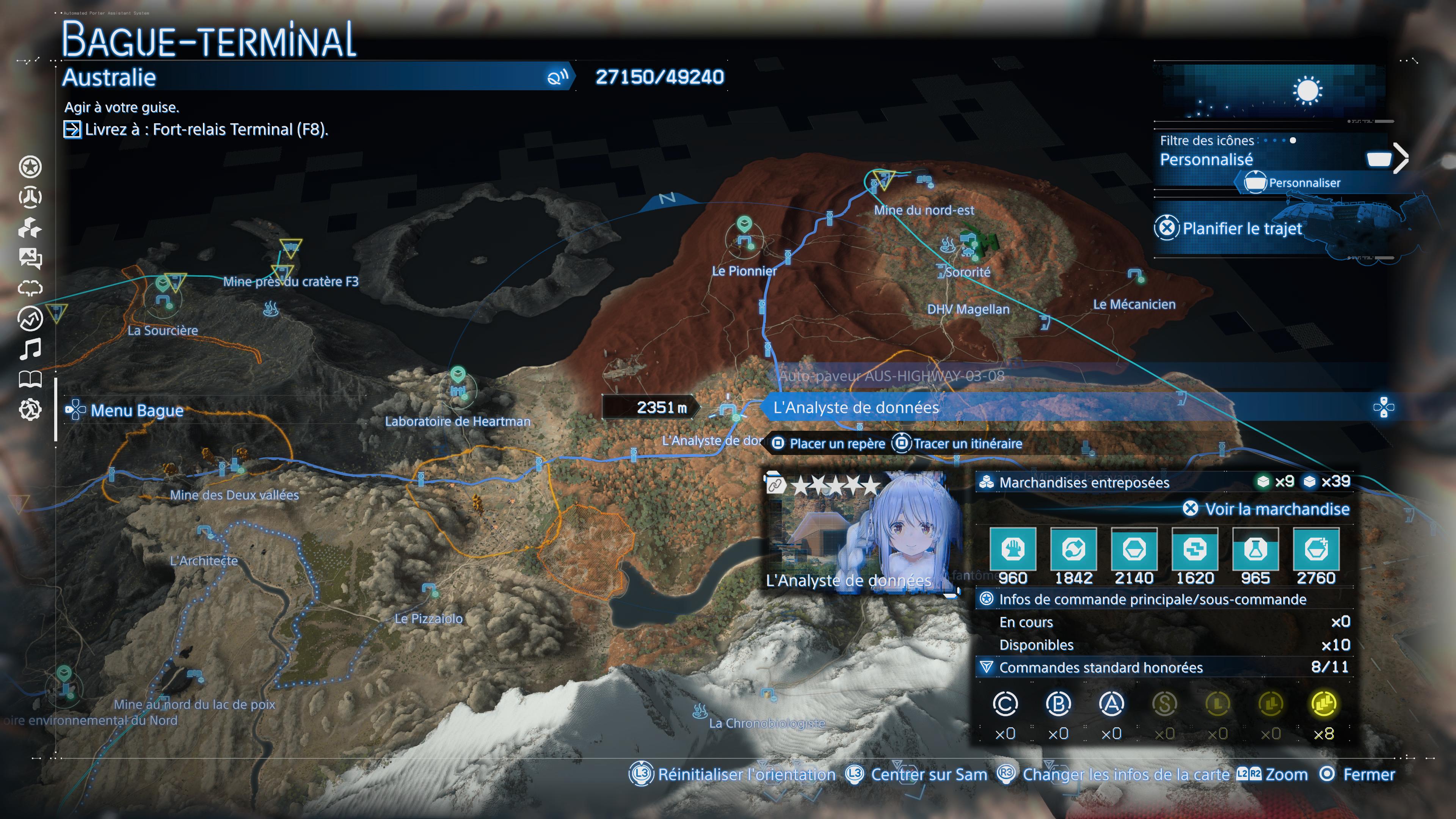Expand Commandes standard honorées 8/11
The height and width of the screenshot is (819, 1456).
pyautogui.click(x=1102, y=667)
